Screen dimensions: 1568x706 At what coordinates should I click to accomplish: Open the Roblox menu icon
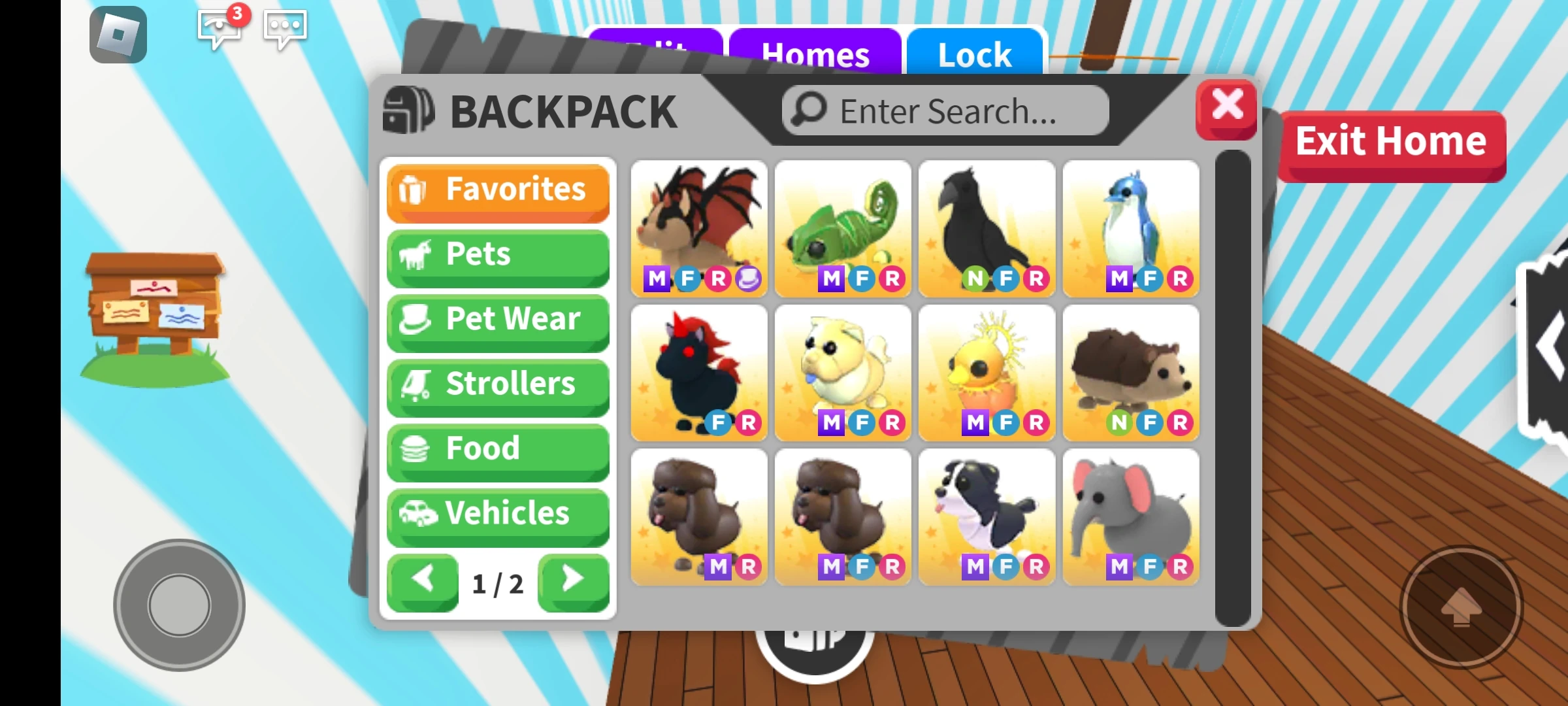point(118,34)
